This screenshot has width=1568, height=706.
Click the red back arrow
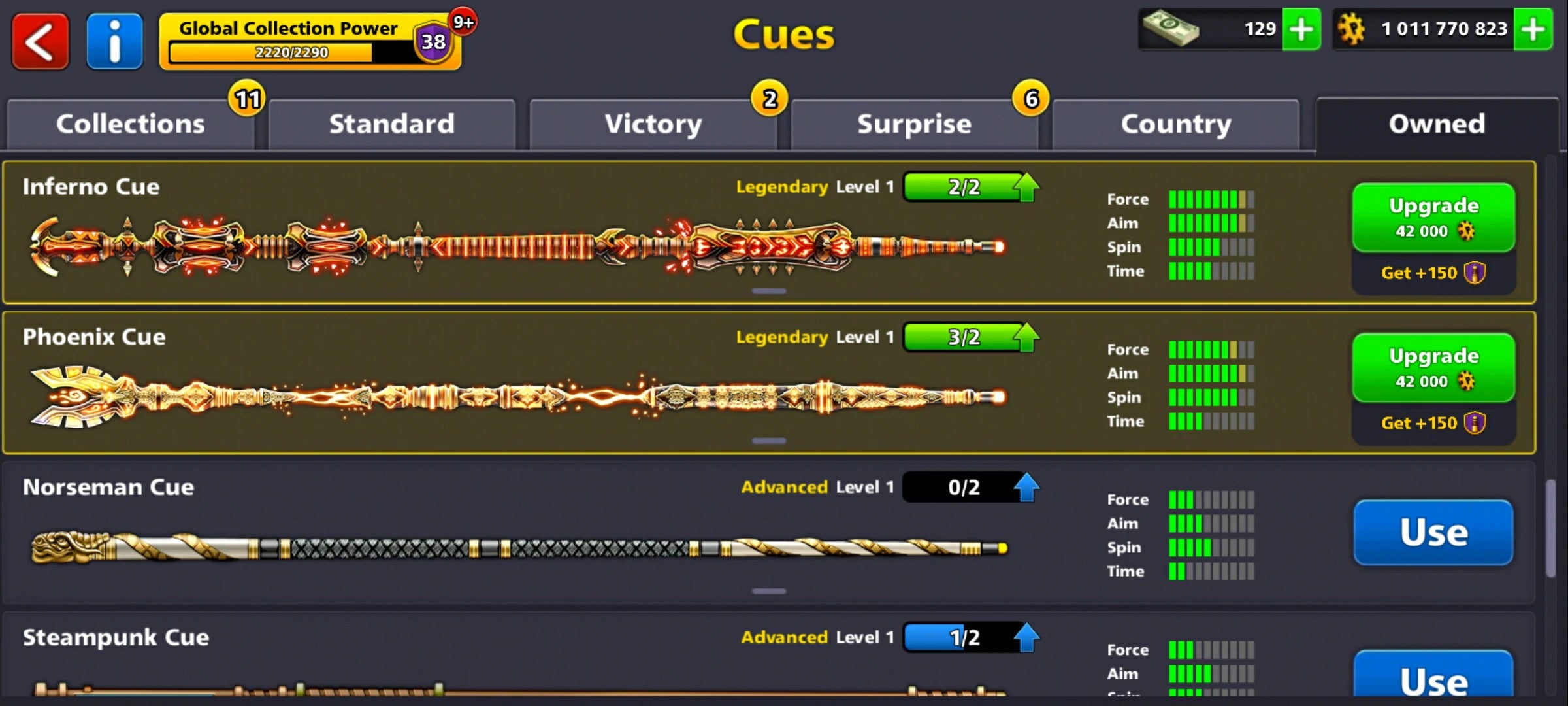(x=40, y=41)
